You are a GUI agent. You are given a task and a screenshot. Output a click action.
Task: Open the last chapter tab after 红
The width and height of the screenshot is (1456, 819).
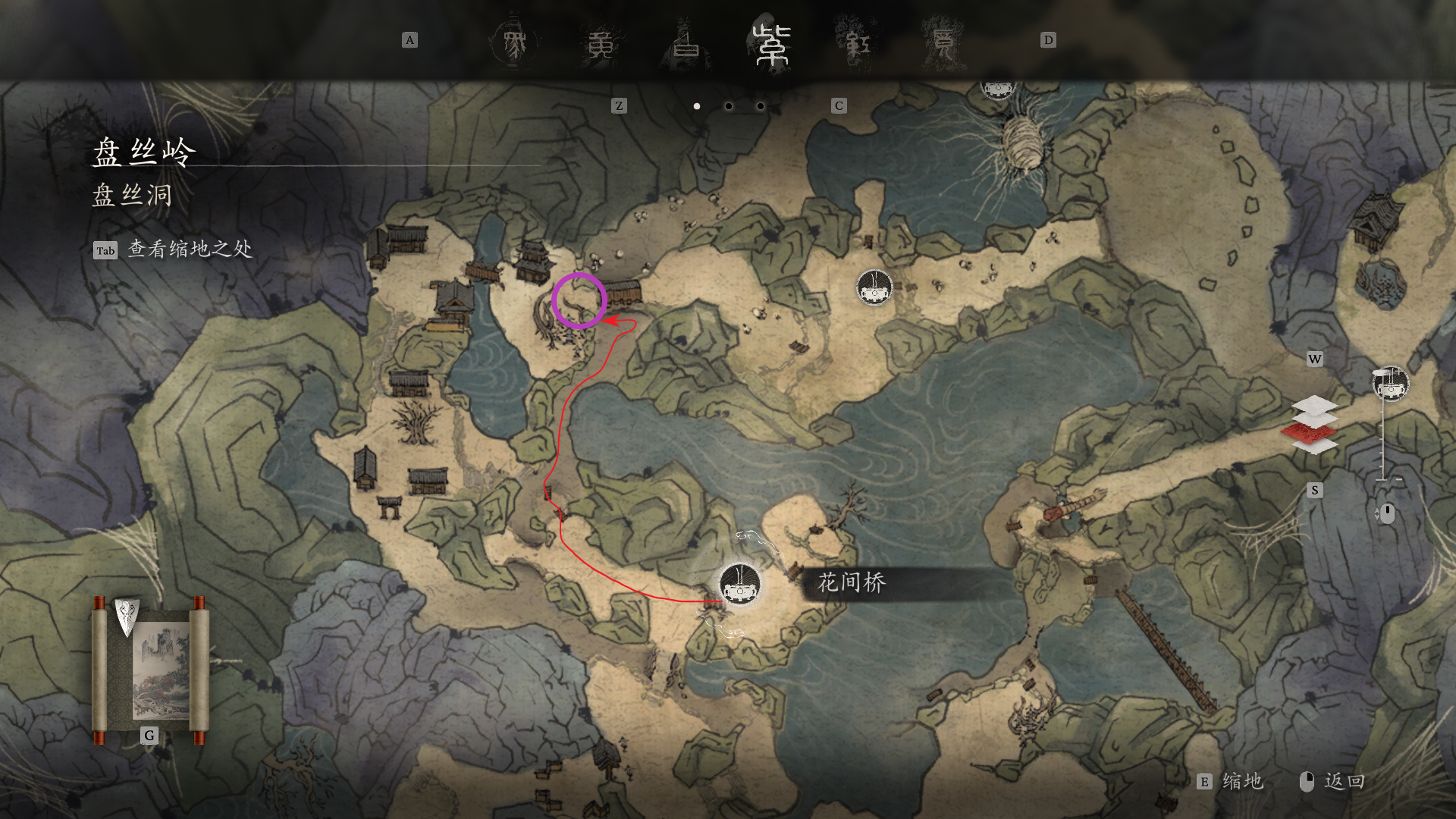943,43
